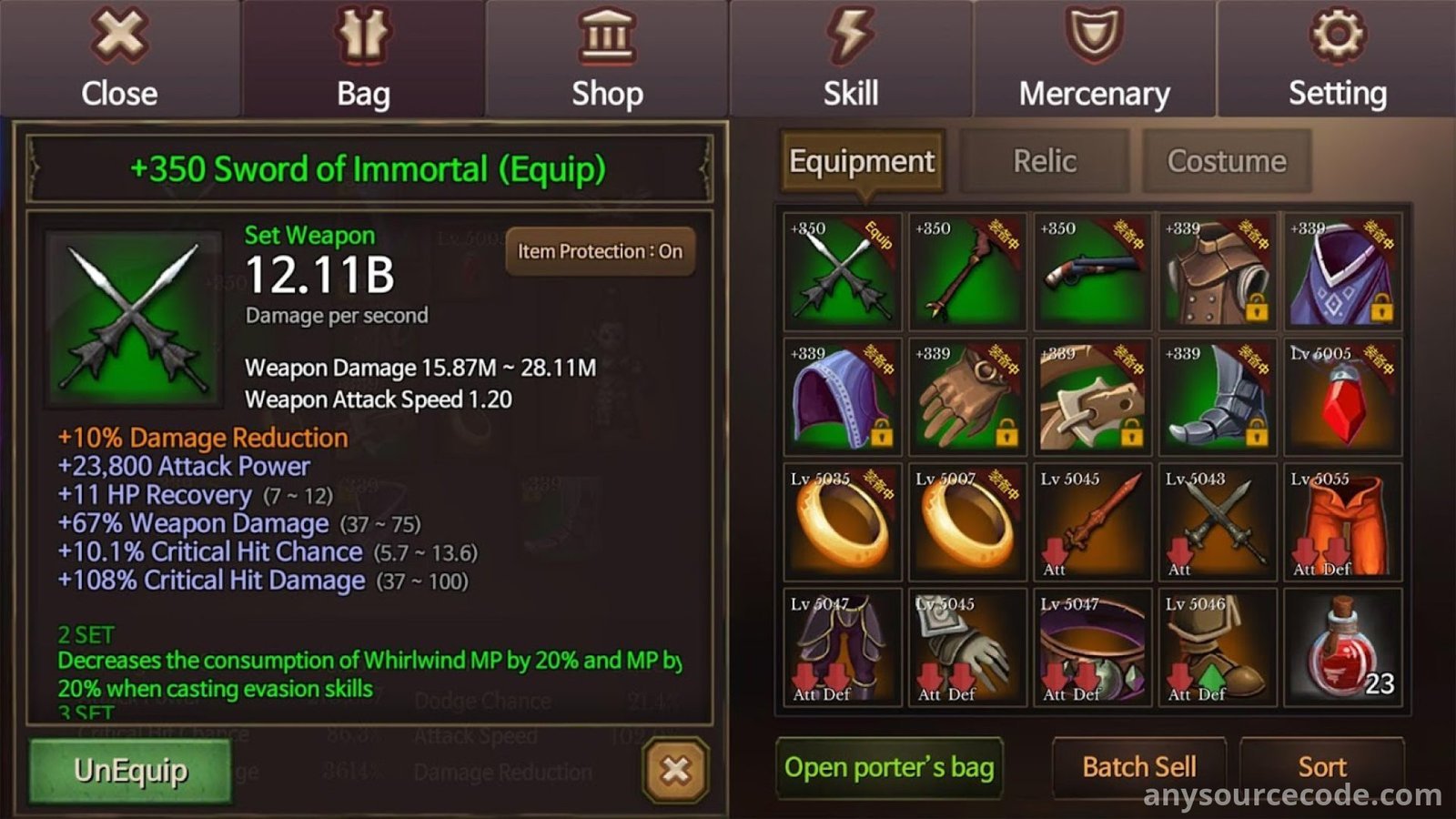This screenshot has width=1456, height=819.
Task: Select the +350 pistol item slot
Action: pos(1092,271)
